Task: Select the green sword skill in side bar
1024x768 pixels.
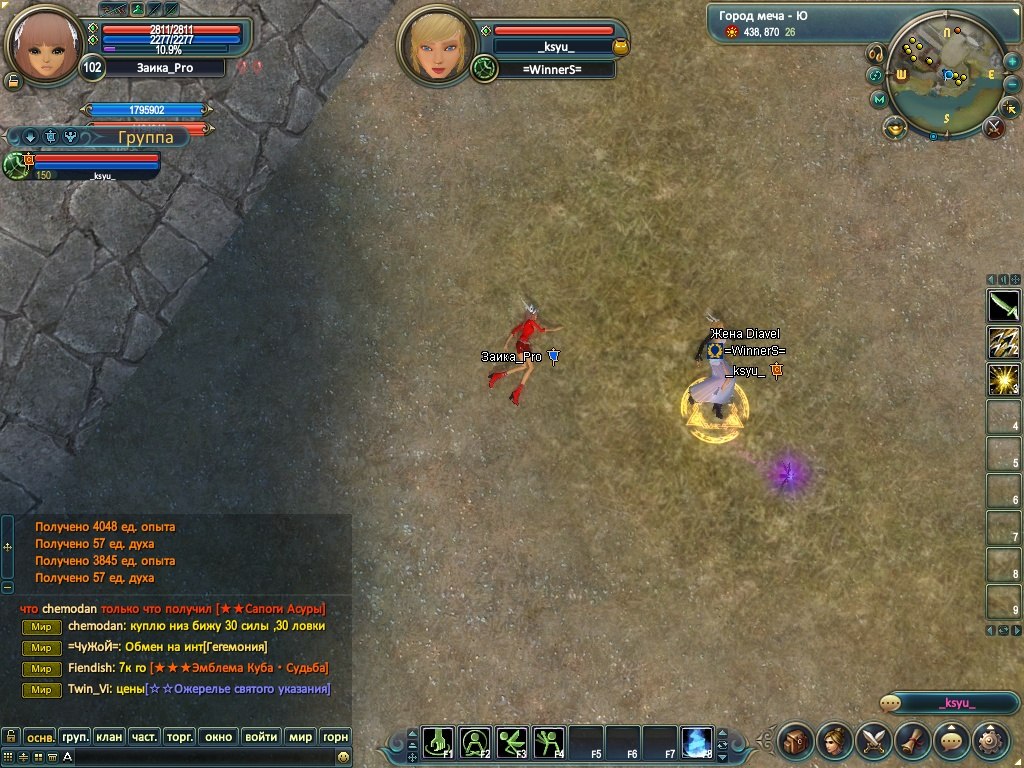Action: tap(1003, 305)
